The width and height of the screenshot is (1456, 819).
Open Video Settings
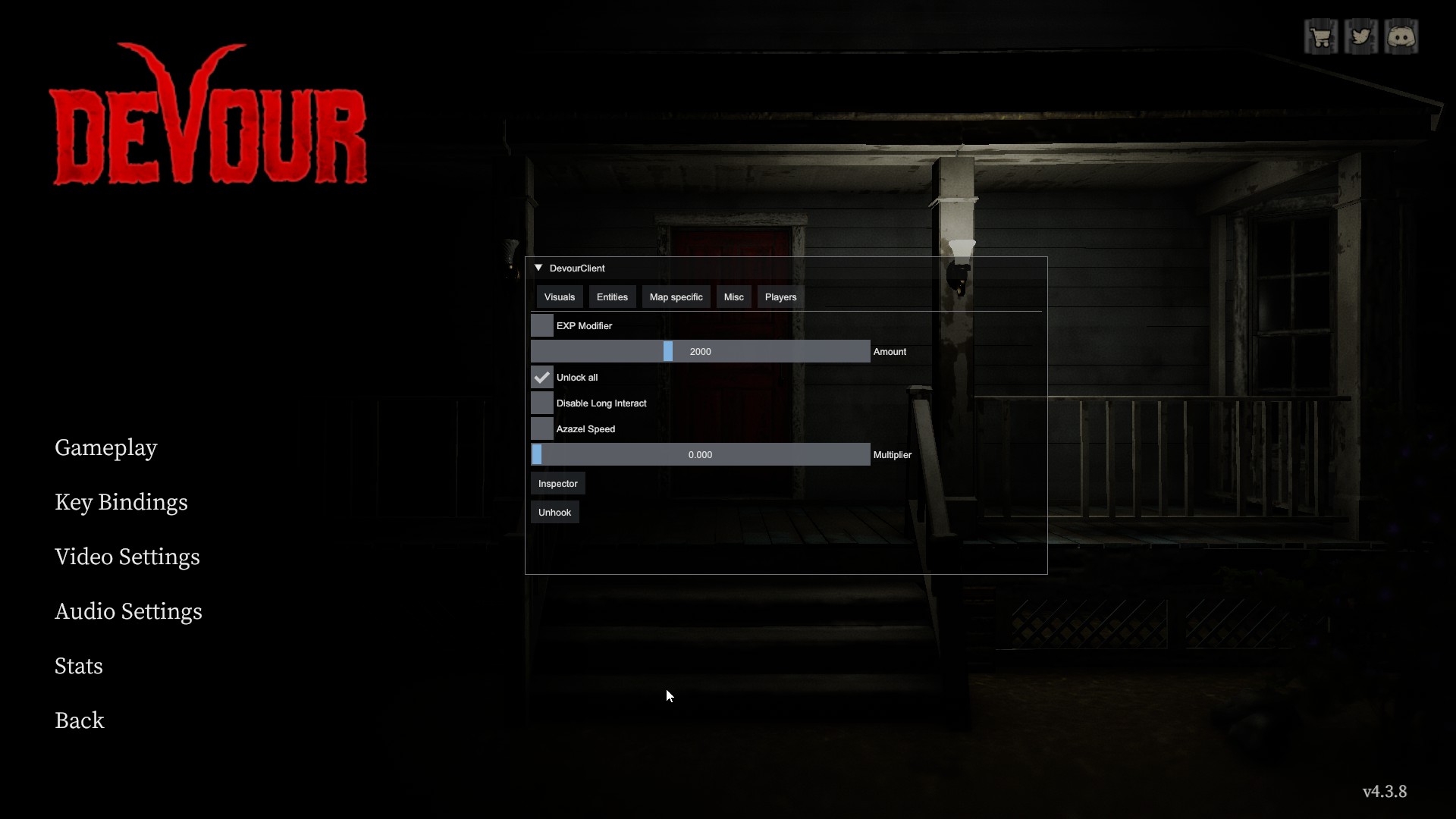[x=127, y=557]
